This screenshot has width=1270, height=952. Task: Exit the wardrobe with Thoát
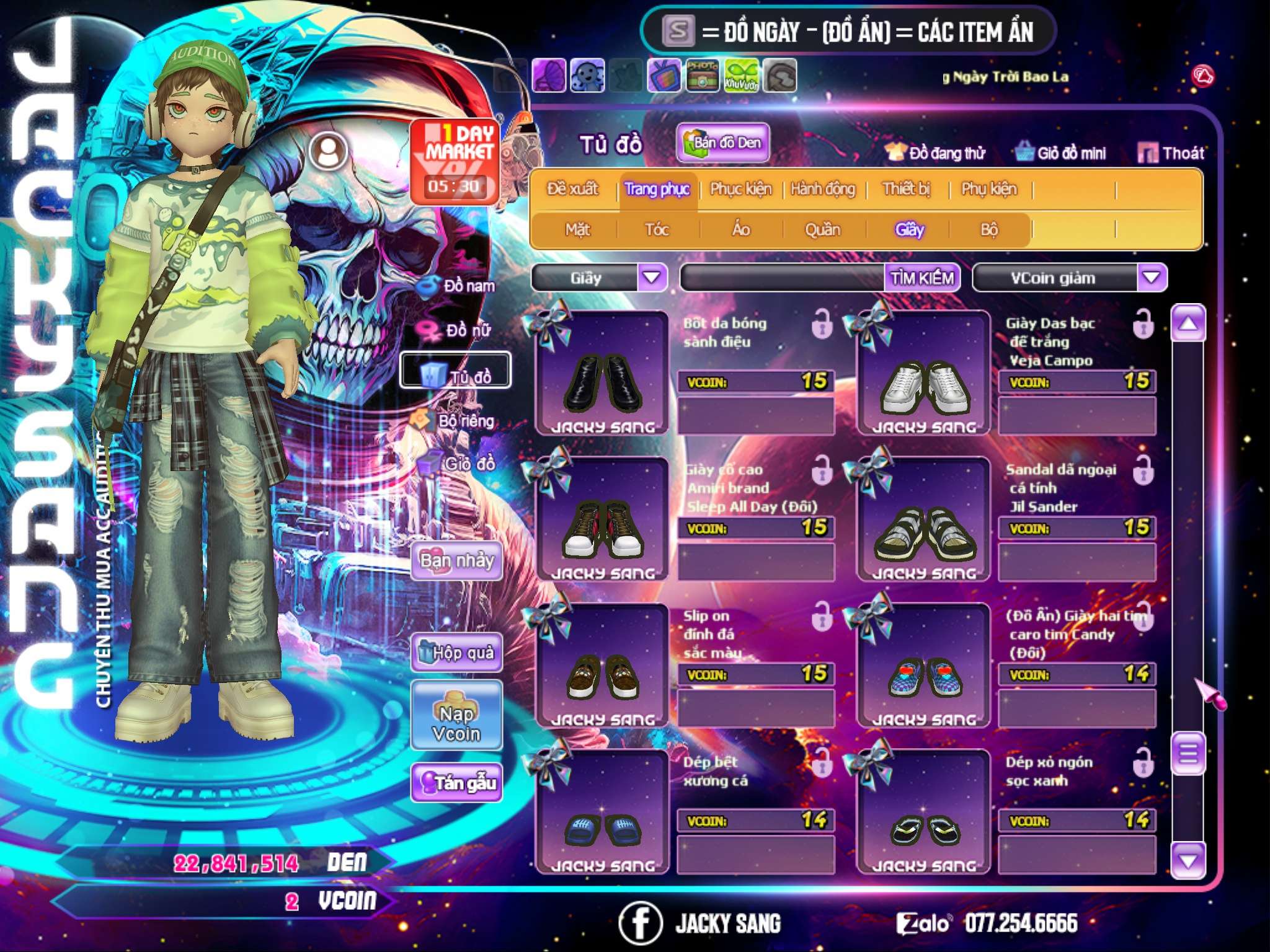point(1171,153)
